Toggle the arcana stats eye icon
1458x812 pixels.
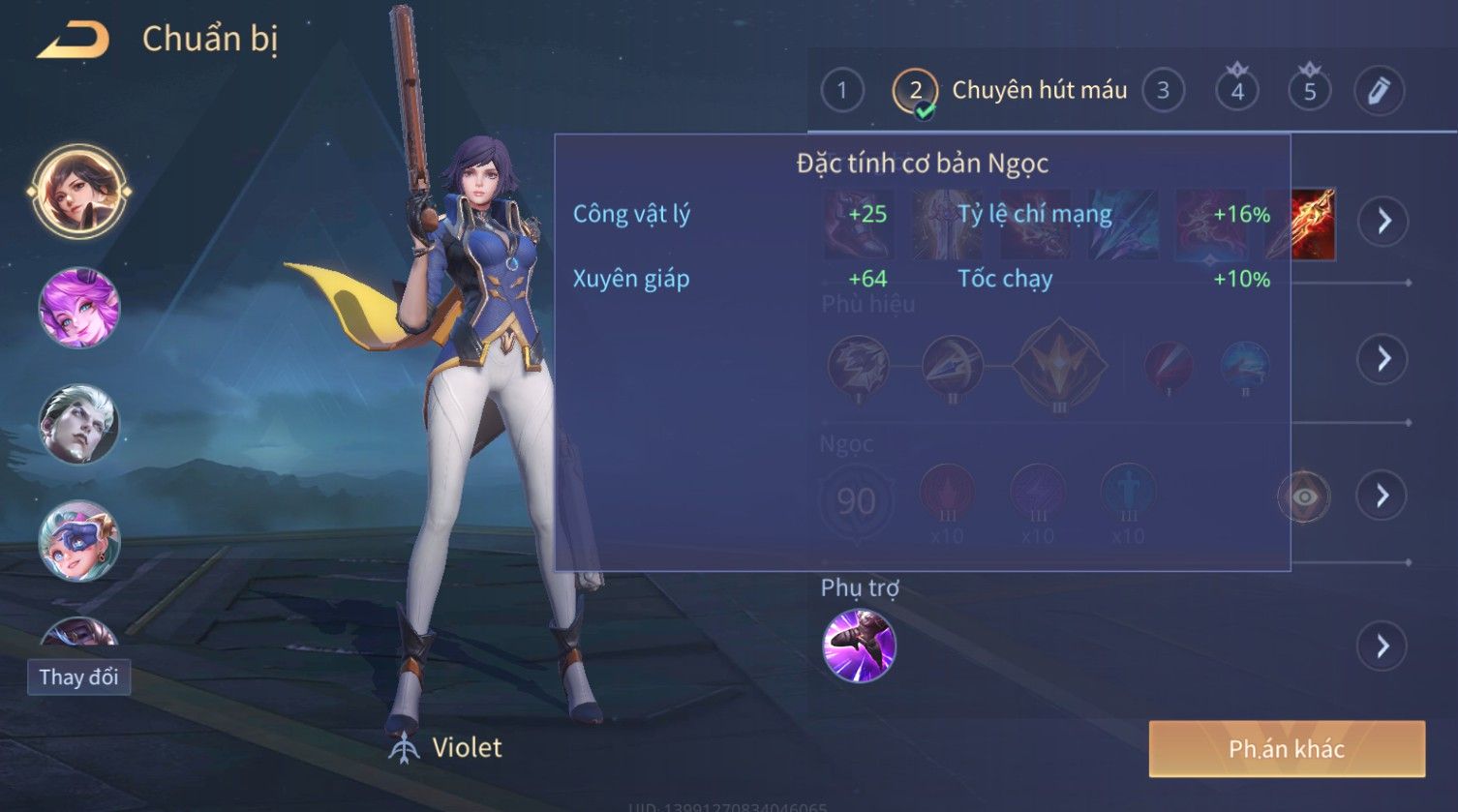(1304, 496)
